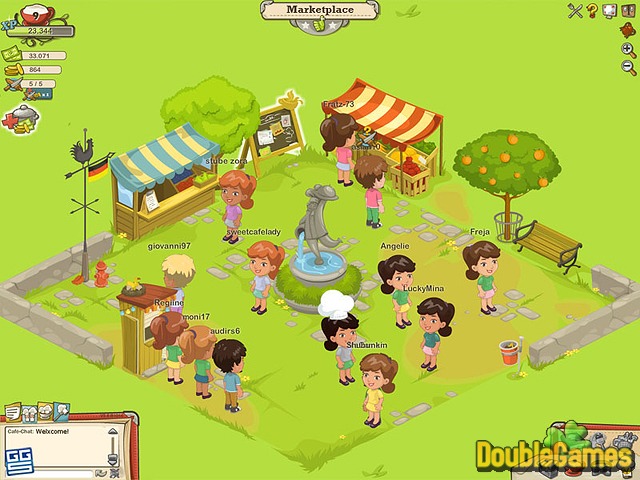The image size is (640, 480).
Task: Click the red-bearded character icon
Action: coord(628,29)
